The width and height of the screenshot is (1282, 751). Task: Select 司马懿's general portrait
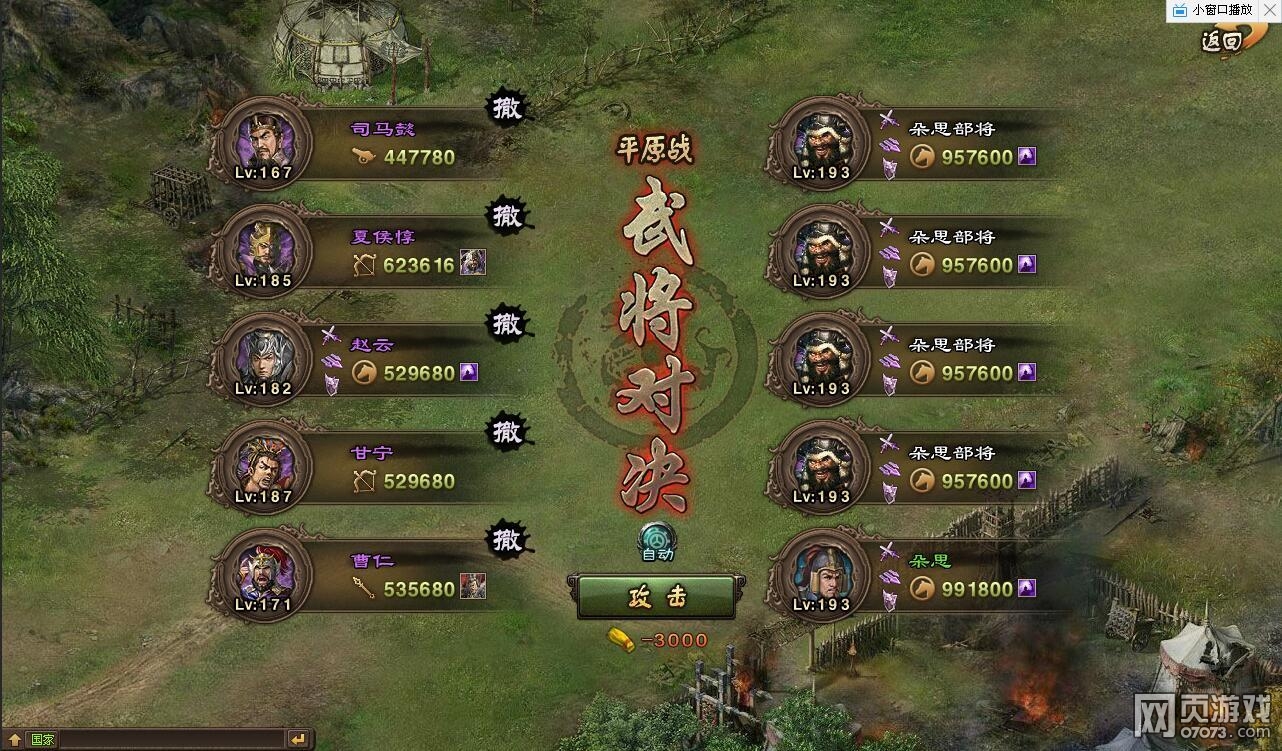click(x=265, y=142)
